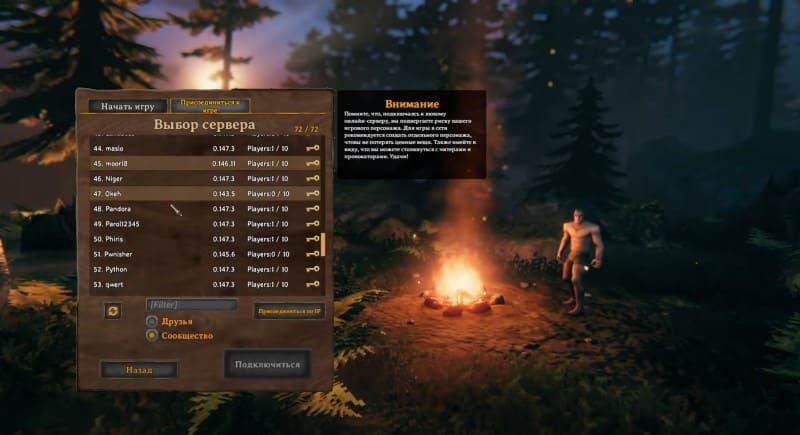Switch to the Начать игру tab

pos(127,106)
